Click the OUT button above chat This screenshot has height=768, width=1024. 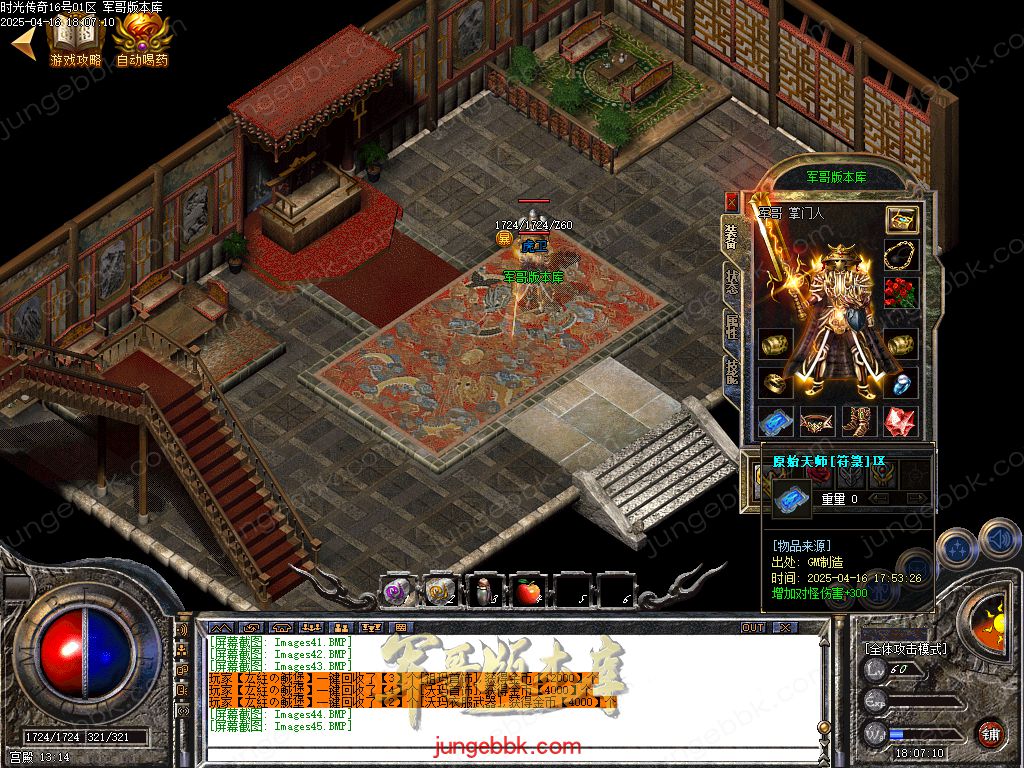point(752,628)
